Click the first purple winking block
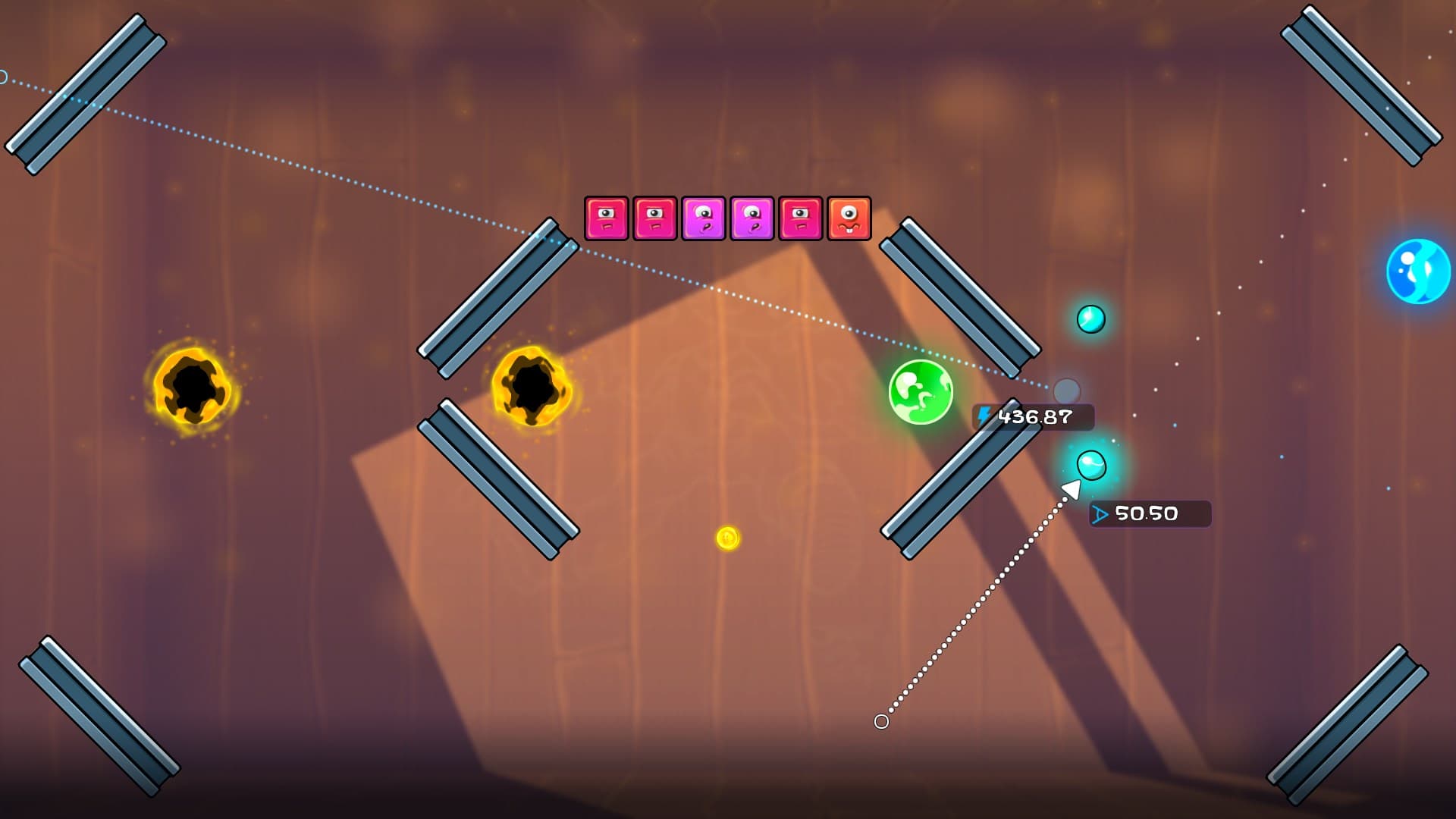 pyautogui.click(x=704, y=220)
